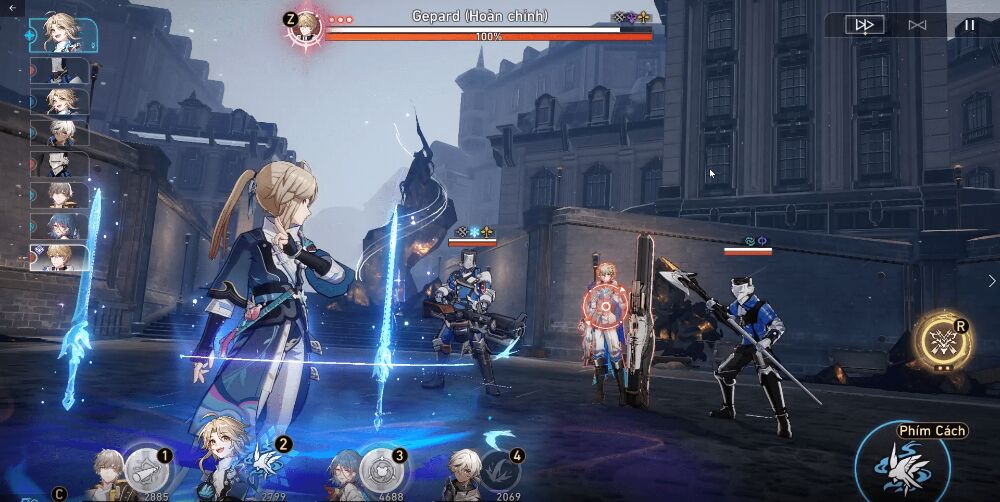The width and height of the screenshot is (1000, 502).
Task: Select the blue-haired character in turn order
Action: pos(64,226)
